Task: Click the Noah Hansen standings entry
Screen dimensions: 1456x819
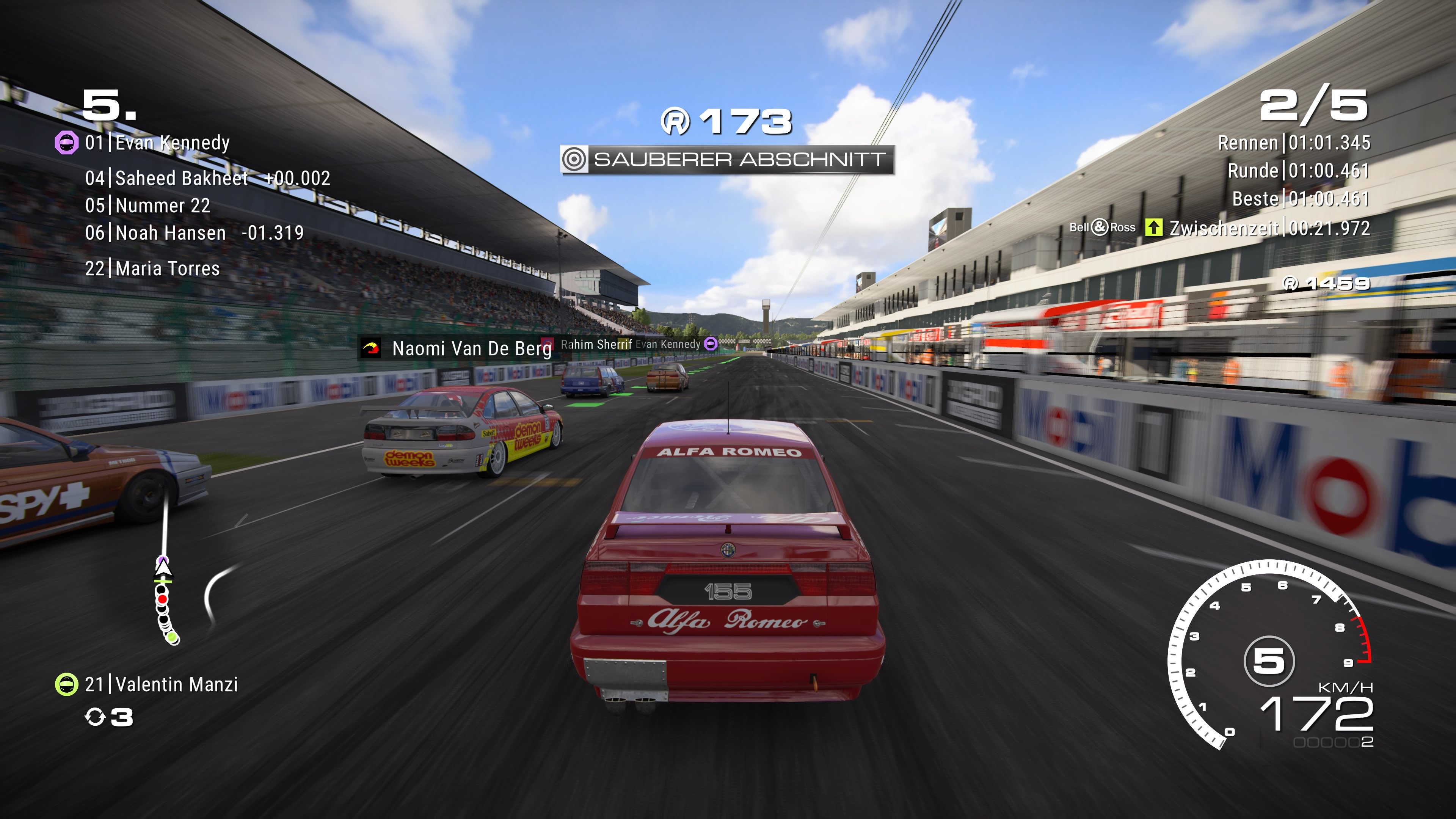Action: click(168, 233)
